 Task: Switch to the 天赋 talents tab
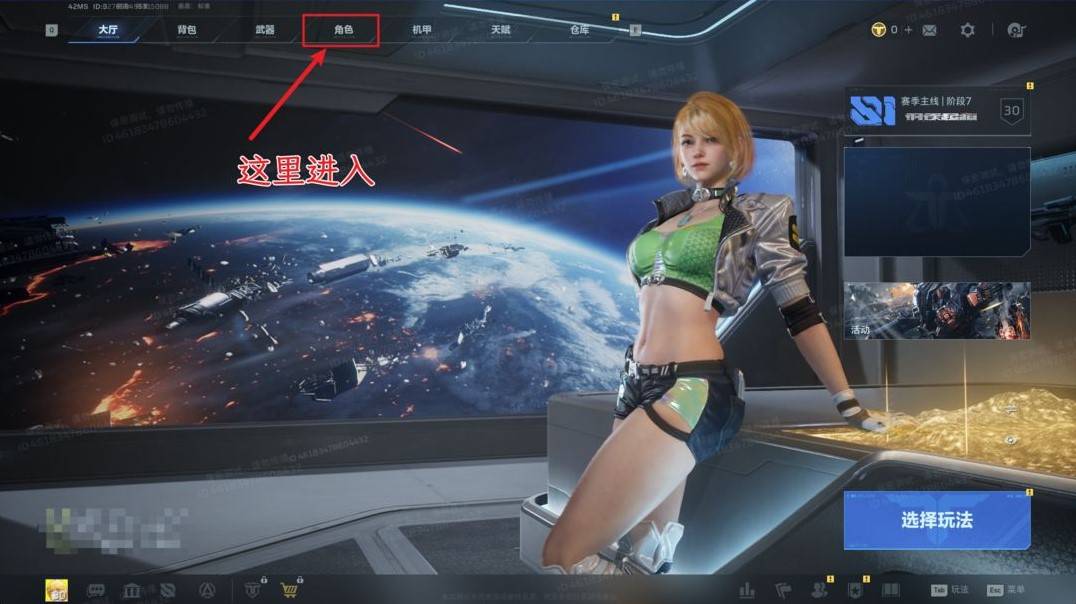tap(500, 30)
